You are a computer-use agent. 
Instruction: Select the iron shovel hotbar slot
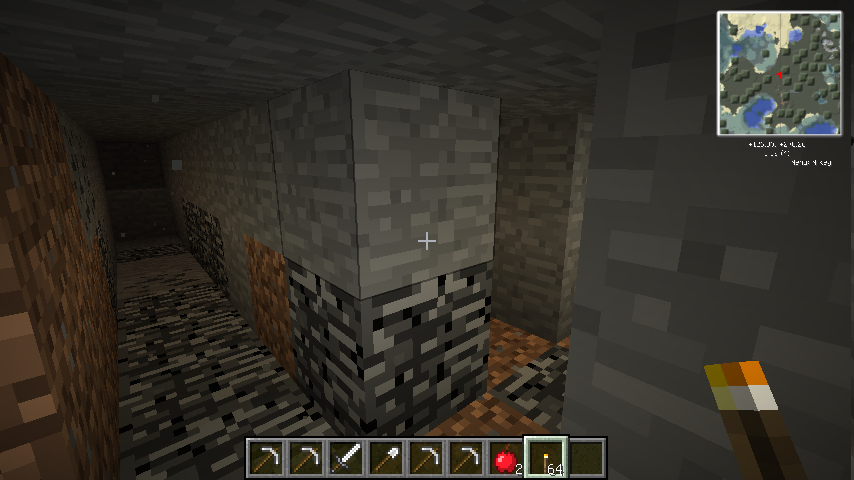point(386,459)
